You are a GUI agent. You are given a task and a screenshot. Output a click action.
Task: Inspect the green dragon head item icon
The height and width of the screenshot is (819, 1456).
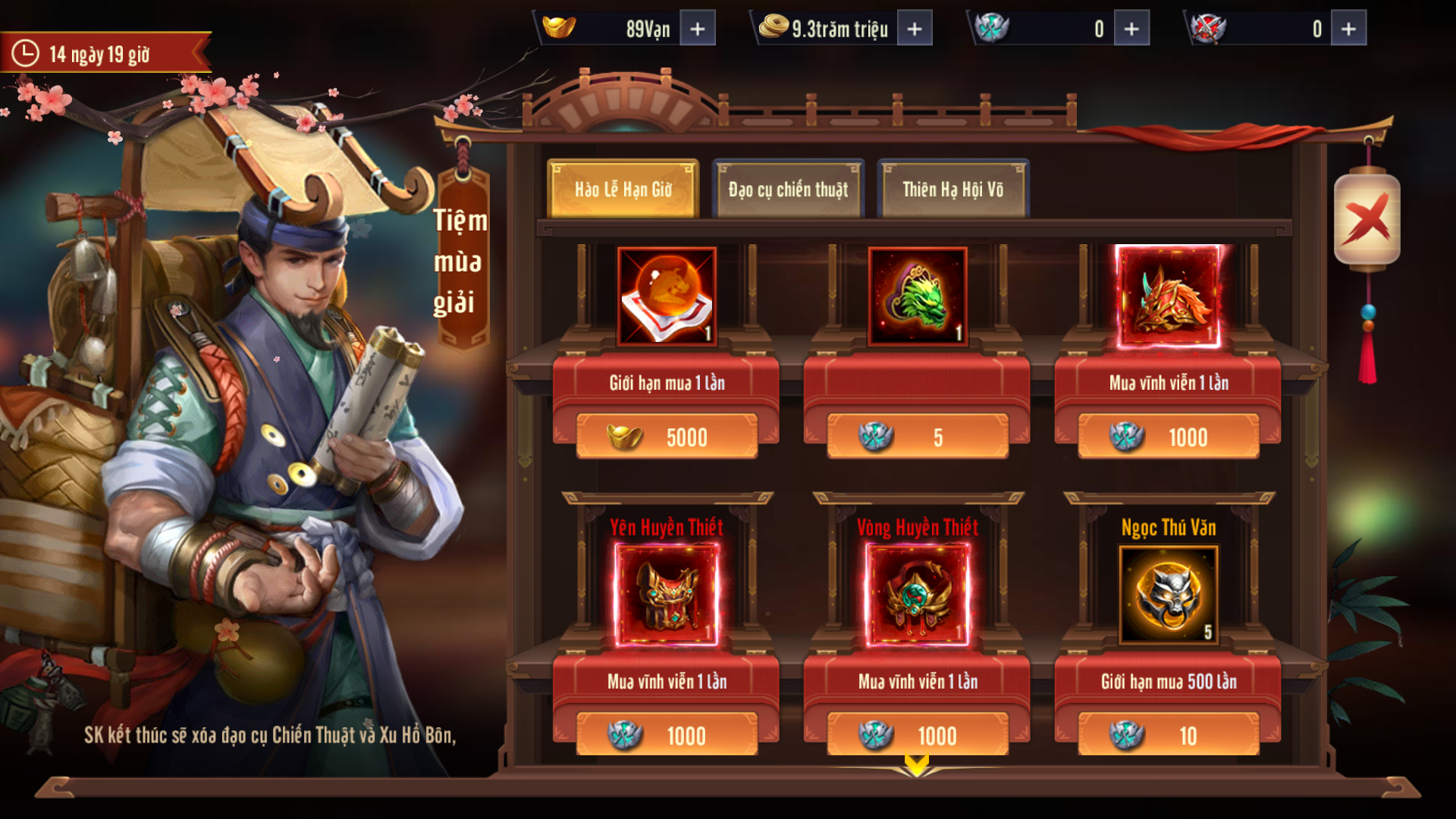pos(918,296)
